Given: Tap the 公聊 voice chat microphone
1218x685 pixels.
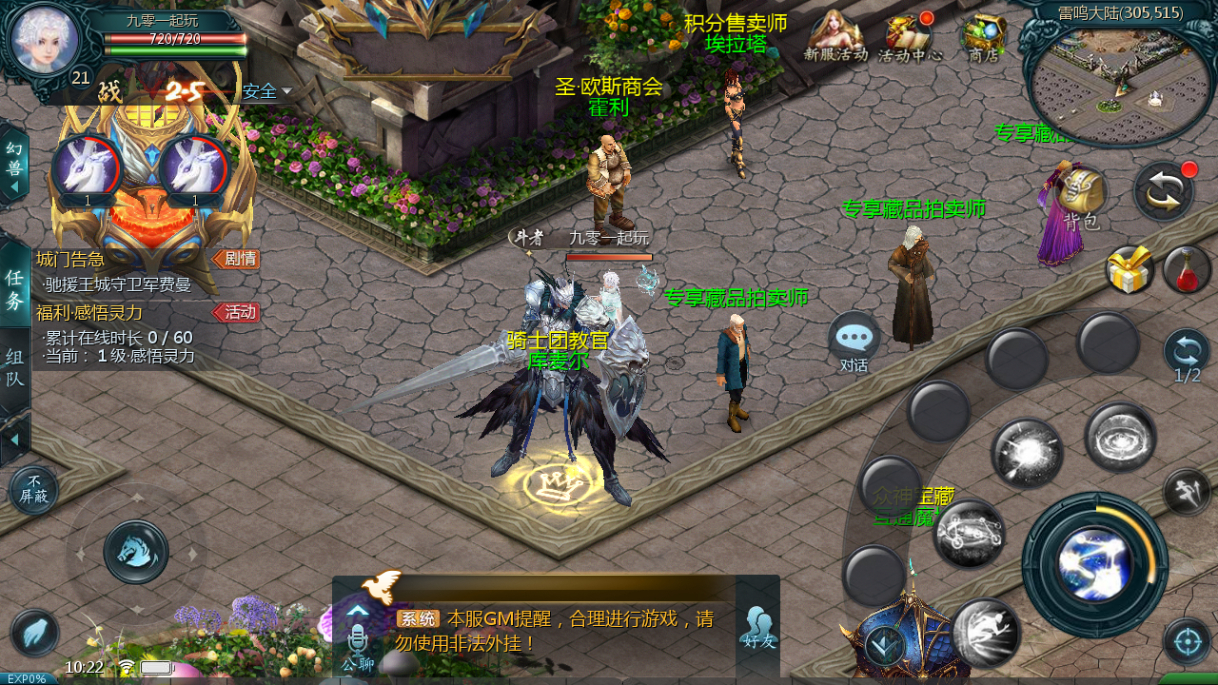Looking at the screenshot, I should click(357, 638).
